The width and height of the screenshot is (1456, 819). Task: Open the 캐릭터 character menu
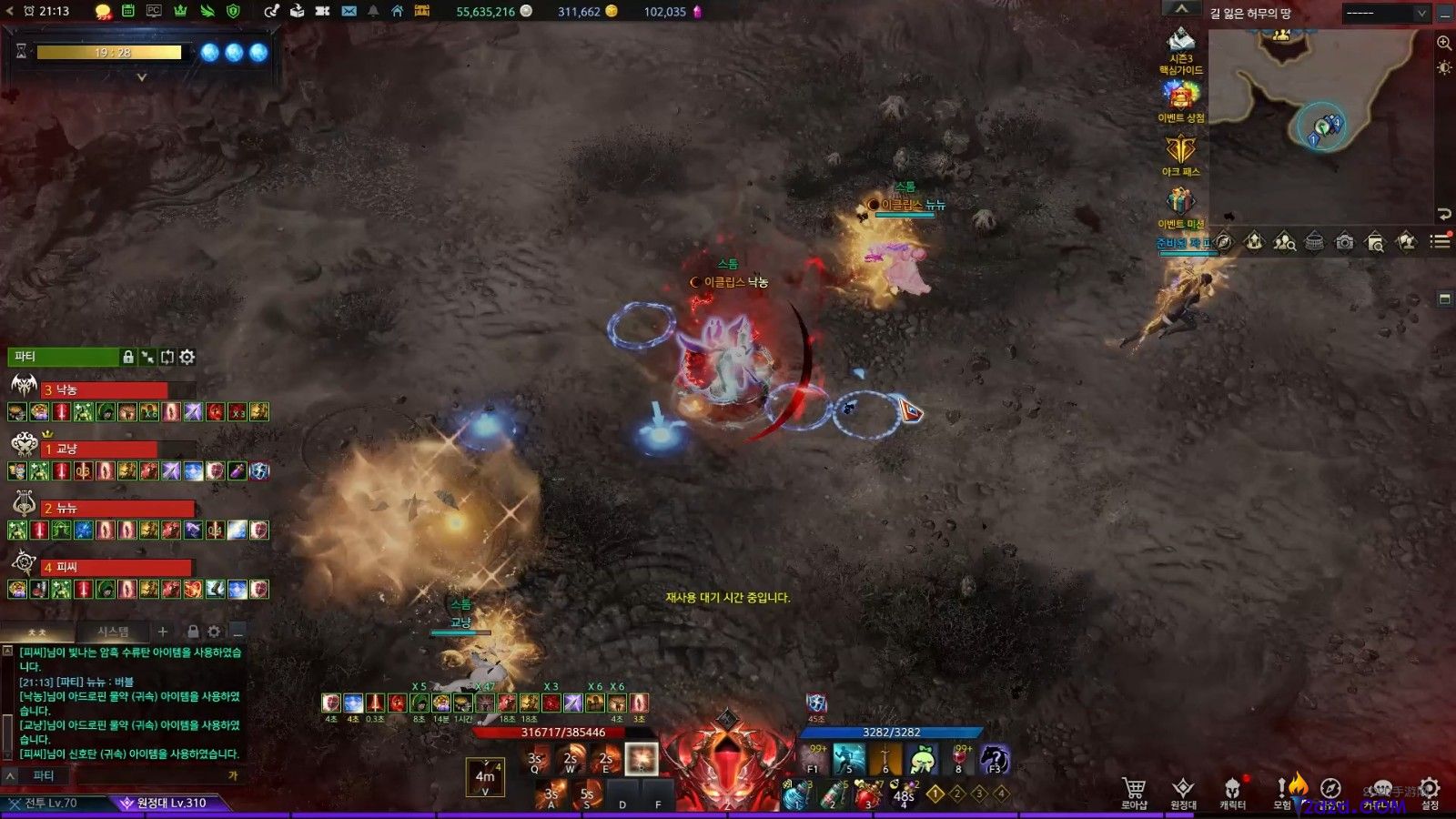pyautogui.click(x=1232, y=791)
